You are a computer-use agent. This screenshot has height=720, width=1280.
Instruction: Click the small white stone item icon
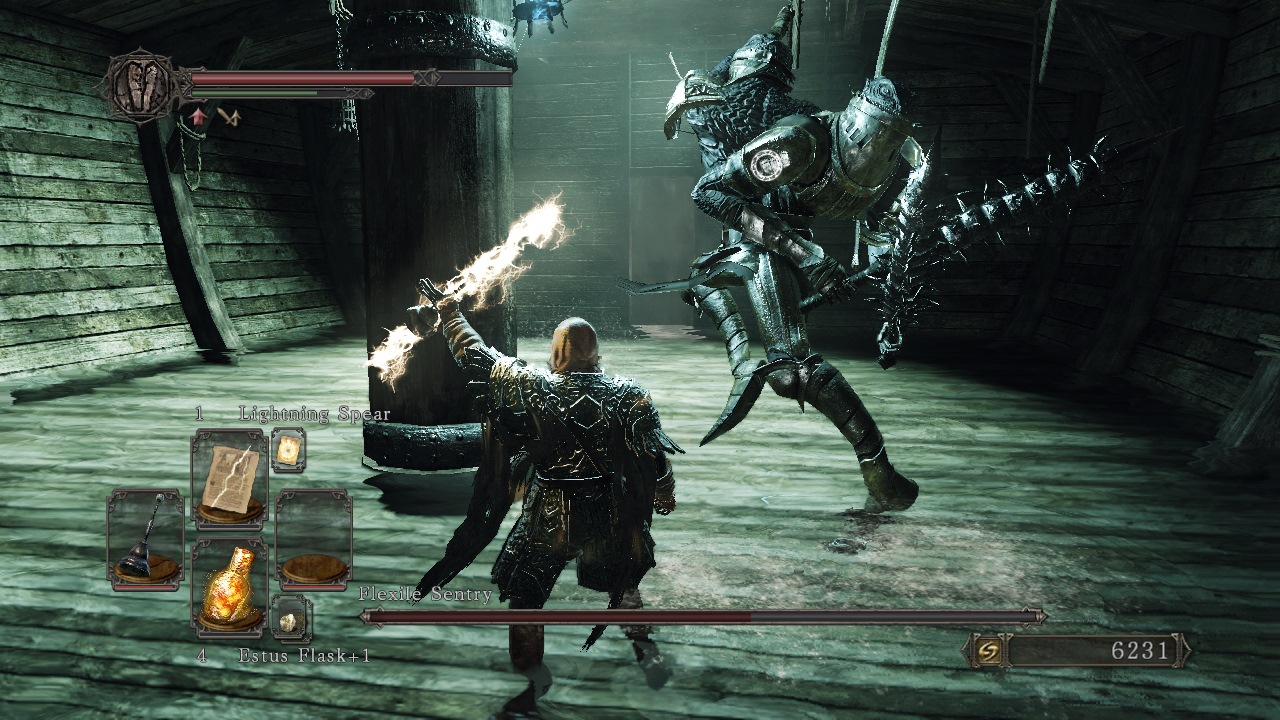290,619
